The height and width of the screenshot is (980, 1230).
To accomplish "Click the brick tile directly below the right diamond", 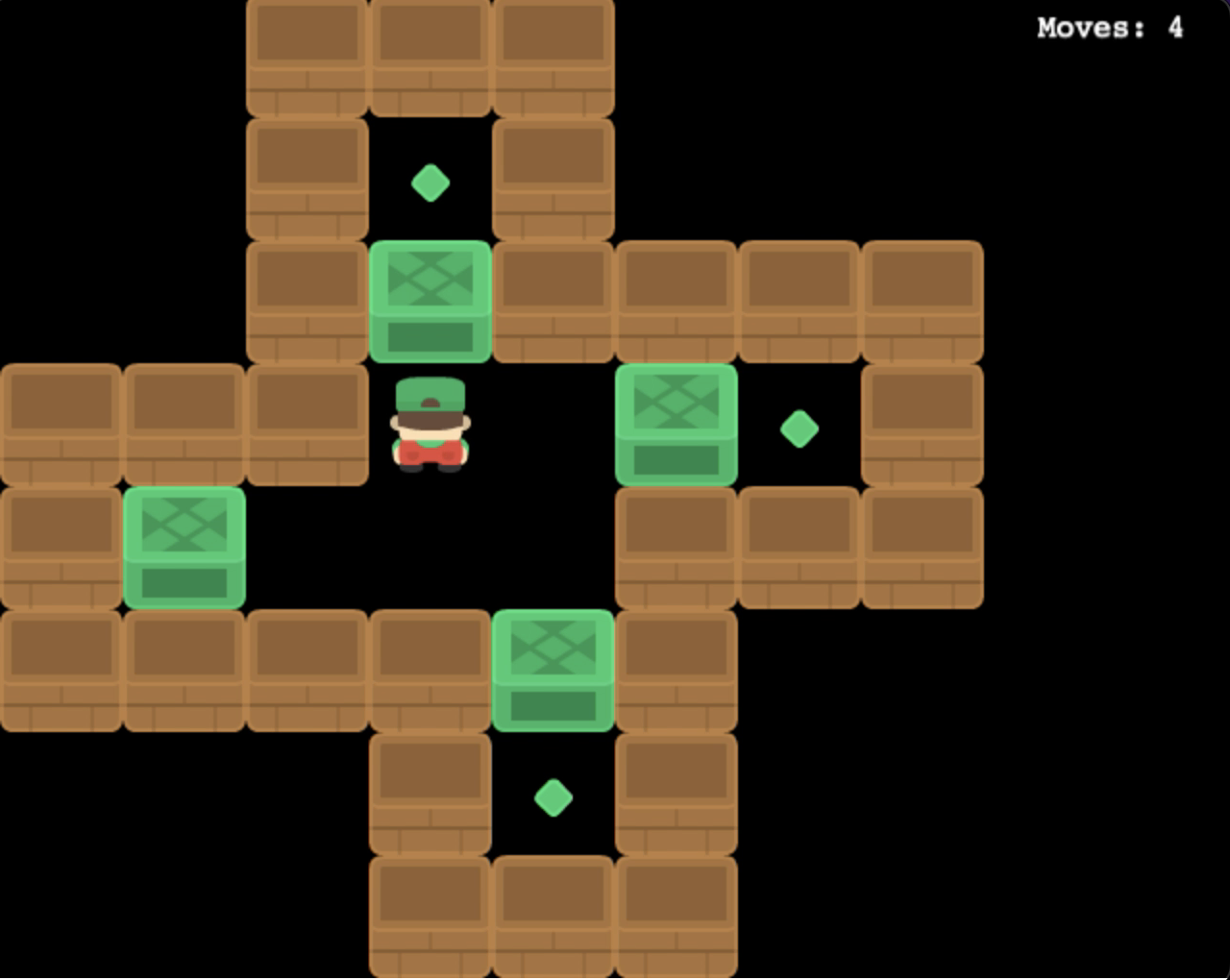I will coord(799,548).
